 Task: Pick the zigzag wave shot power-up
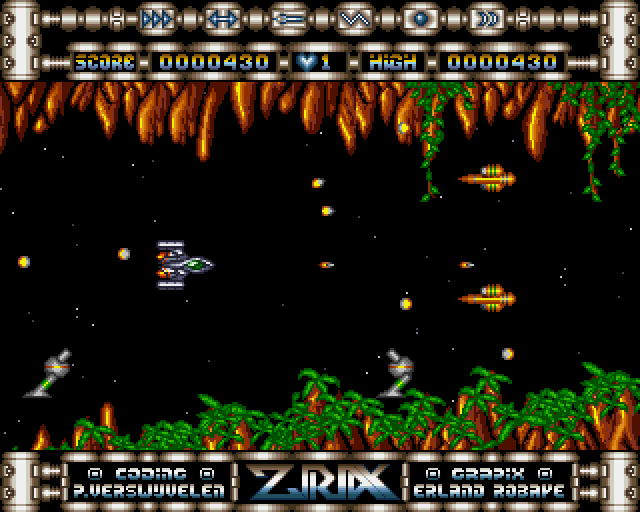click(x=354, y=18)
